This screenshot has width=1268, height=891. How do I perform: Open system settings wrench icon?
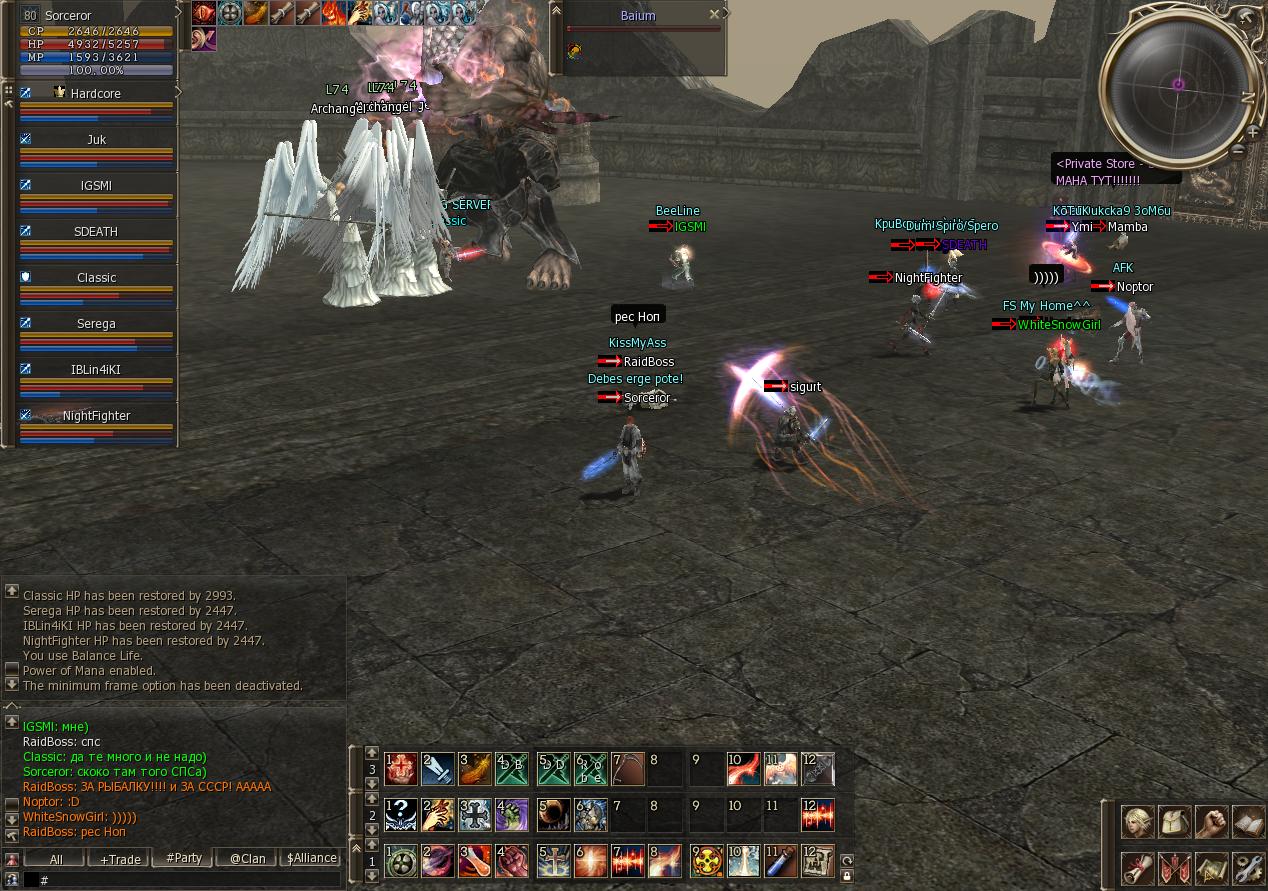pos(1249,868)
